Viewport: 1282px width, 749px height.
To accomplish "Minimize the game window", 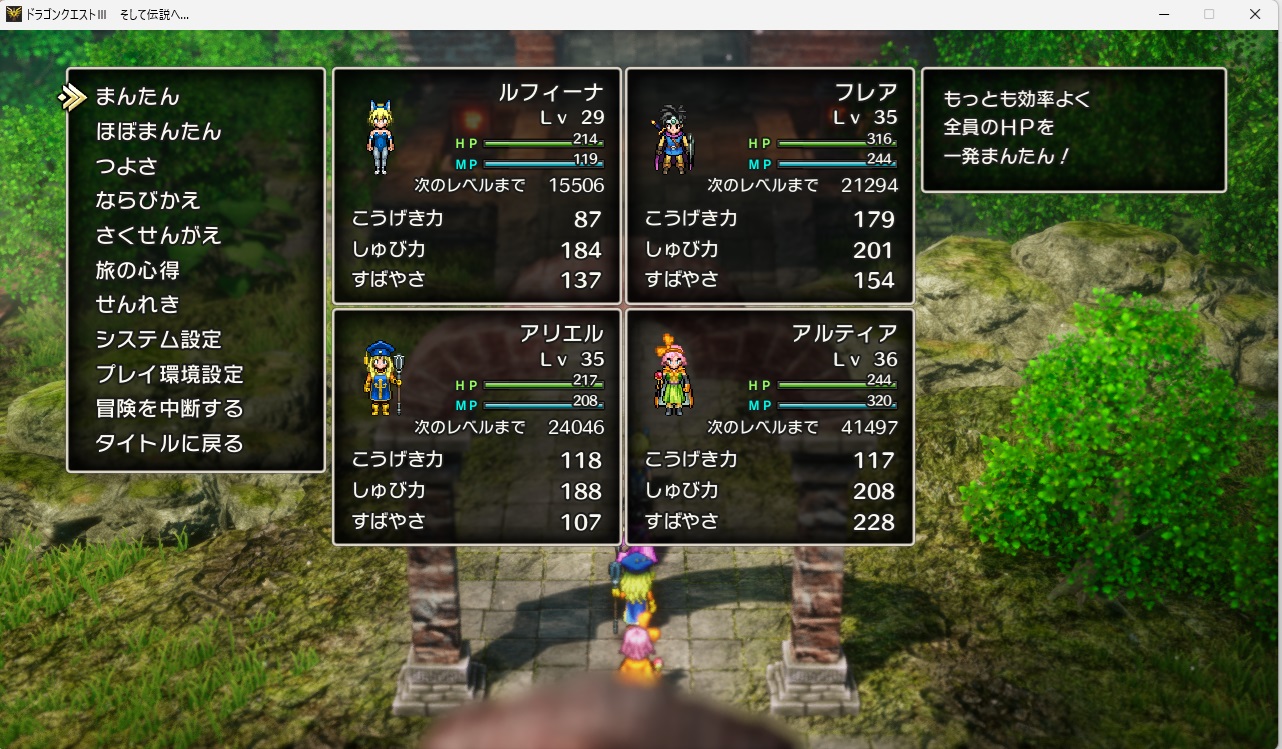I will pos(1164,14).
